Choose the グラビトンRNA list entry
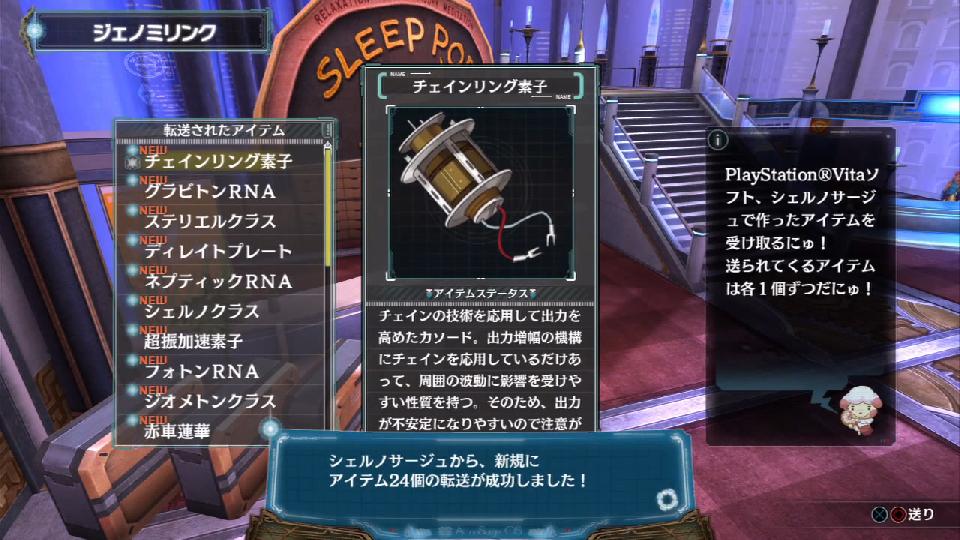960x540 pixels. pos(210,191)
